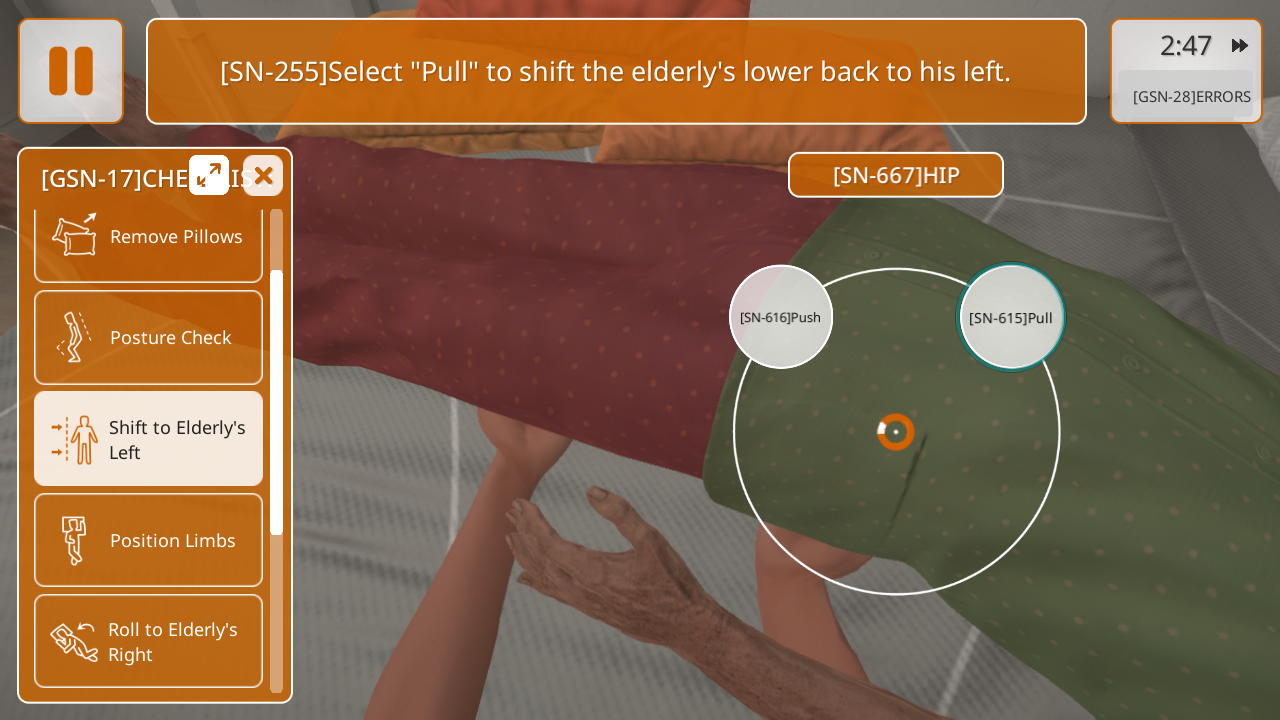The image size is (1280, 720).
Task: Close the checklist panel
Action: pyautogui.click(x=263, y=176)
